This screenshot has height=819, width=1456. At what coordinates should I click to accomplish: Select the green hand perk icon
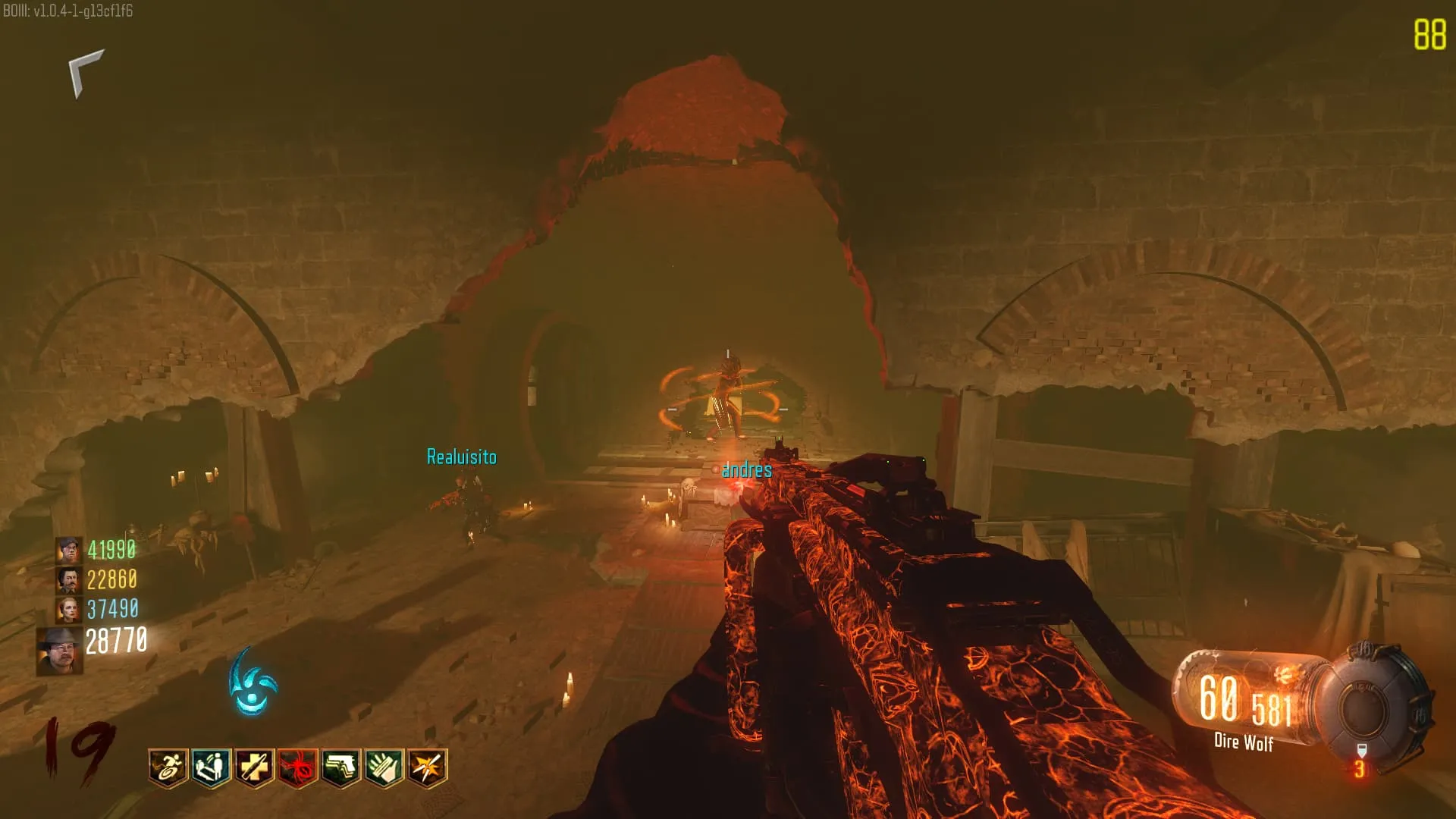coord(384,767)
